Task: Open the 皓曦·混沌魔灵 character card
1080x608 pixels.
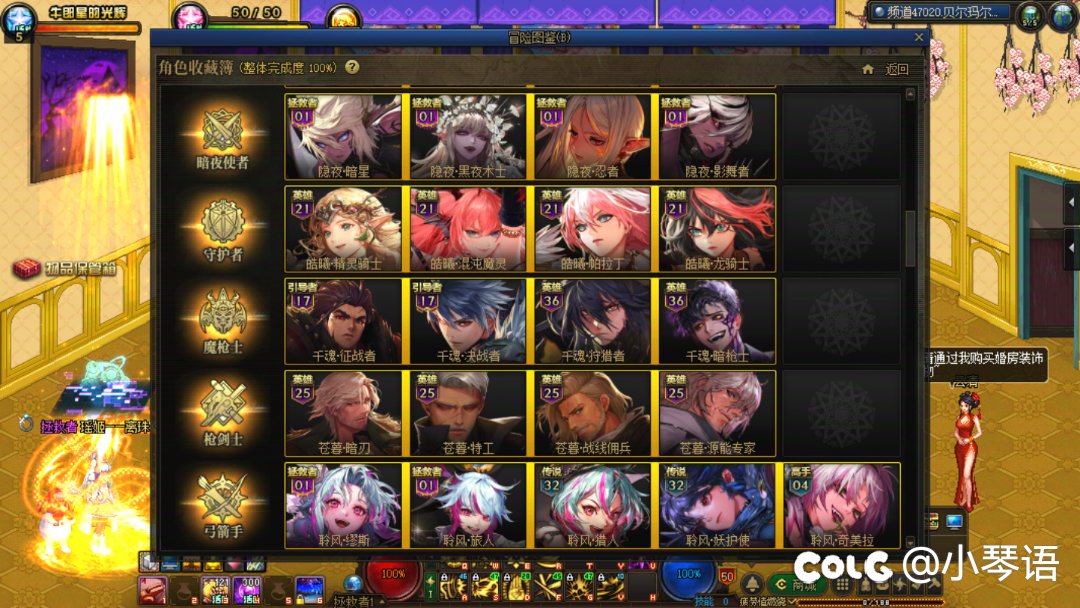Action: (x=468, y=229)
